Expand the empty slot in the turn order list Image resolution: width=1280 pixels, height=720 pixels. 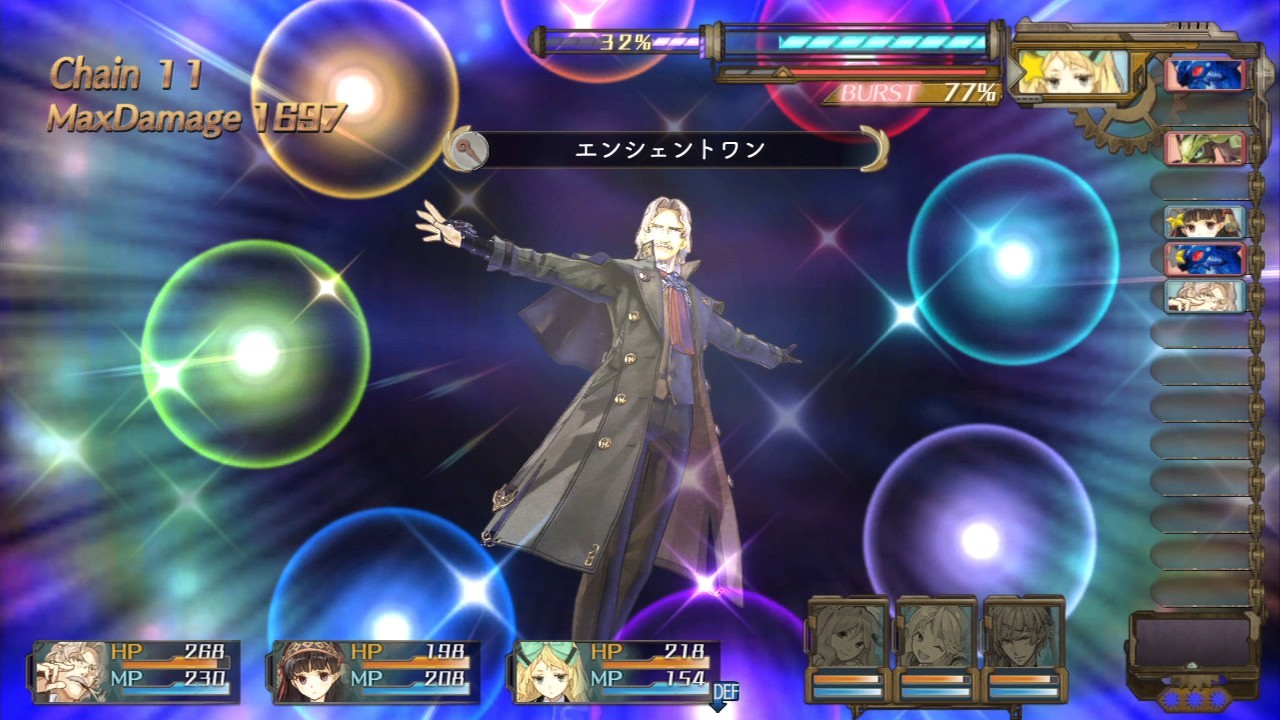1198,185
